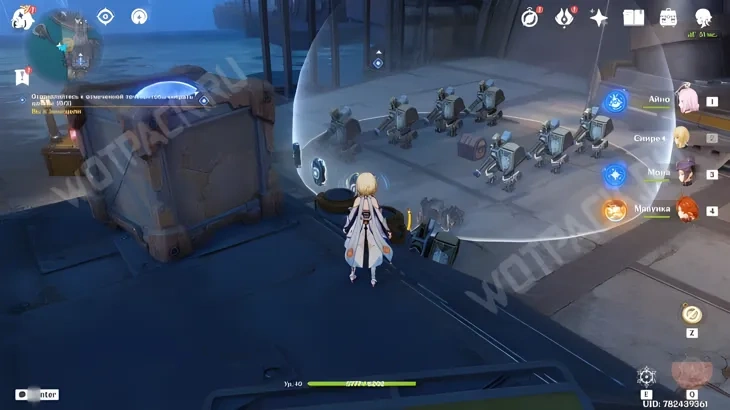This screenshot has width=730, height=410.
Task: Open the adventurer handbook book icon
Action: point(633,17)
